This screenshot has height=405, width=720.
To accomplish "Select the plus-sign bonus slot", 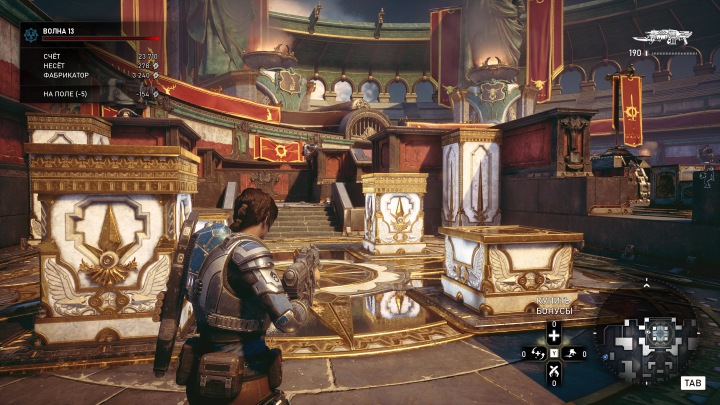I will [553, 336].
